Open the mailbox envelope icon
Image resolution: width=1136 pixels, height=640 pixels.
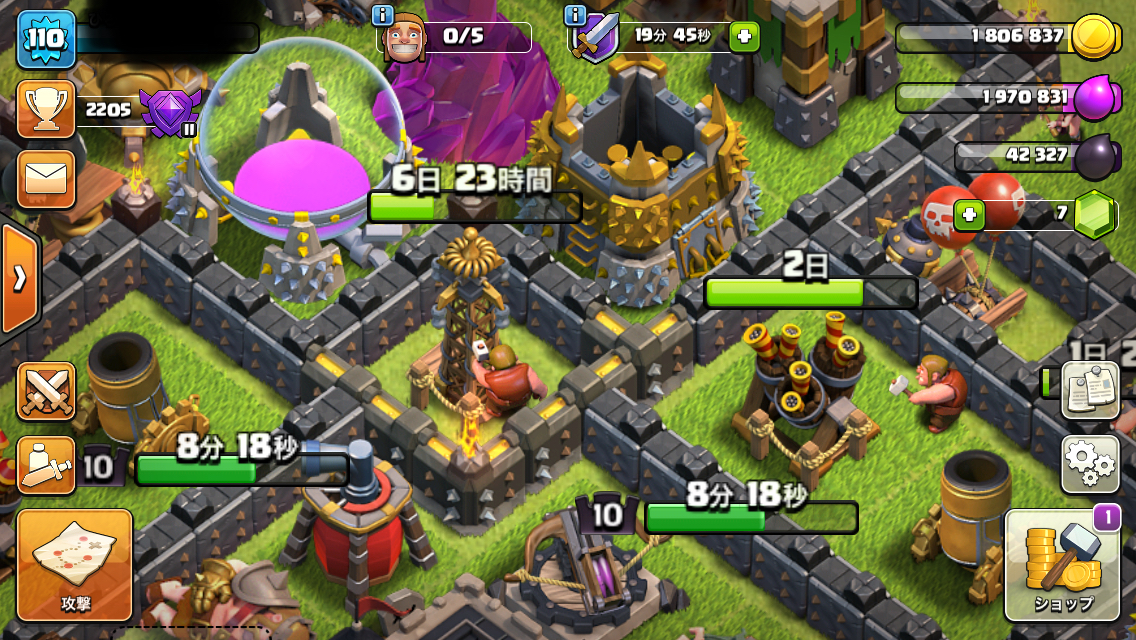[x=46, y=179]
